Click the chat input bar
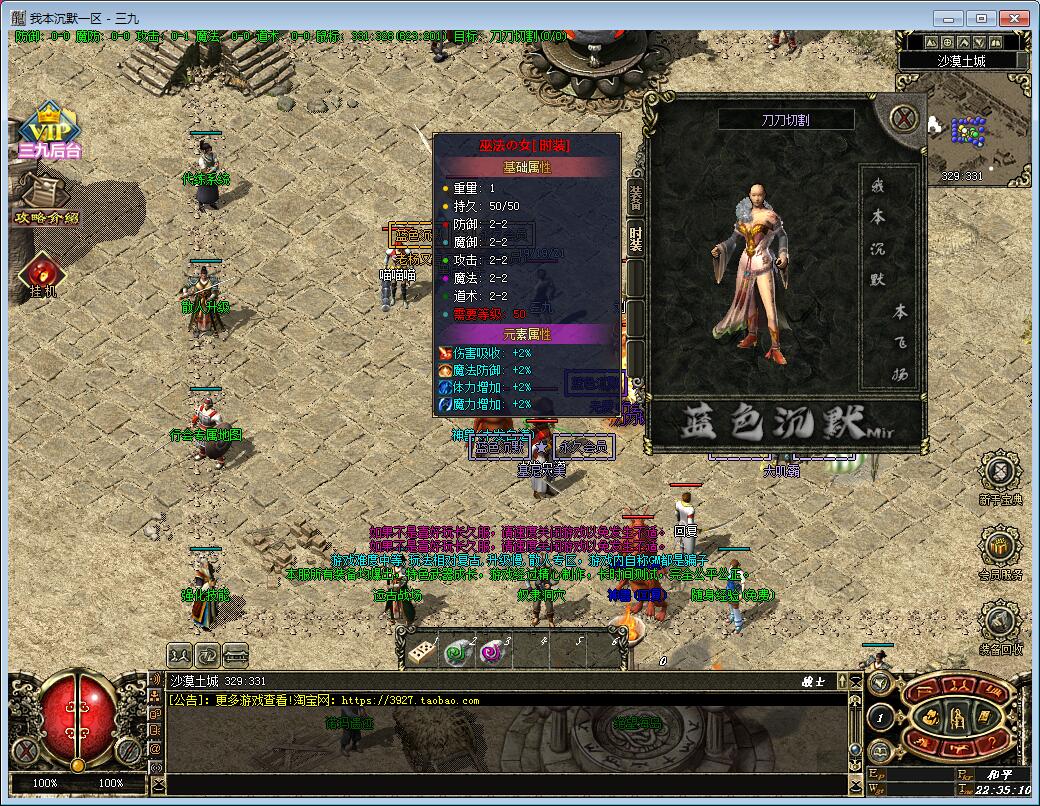 tap(500, 784)
